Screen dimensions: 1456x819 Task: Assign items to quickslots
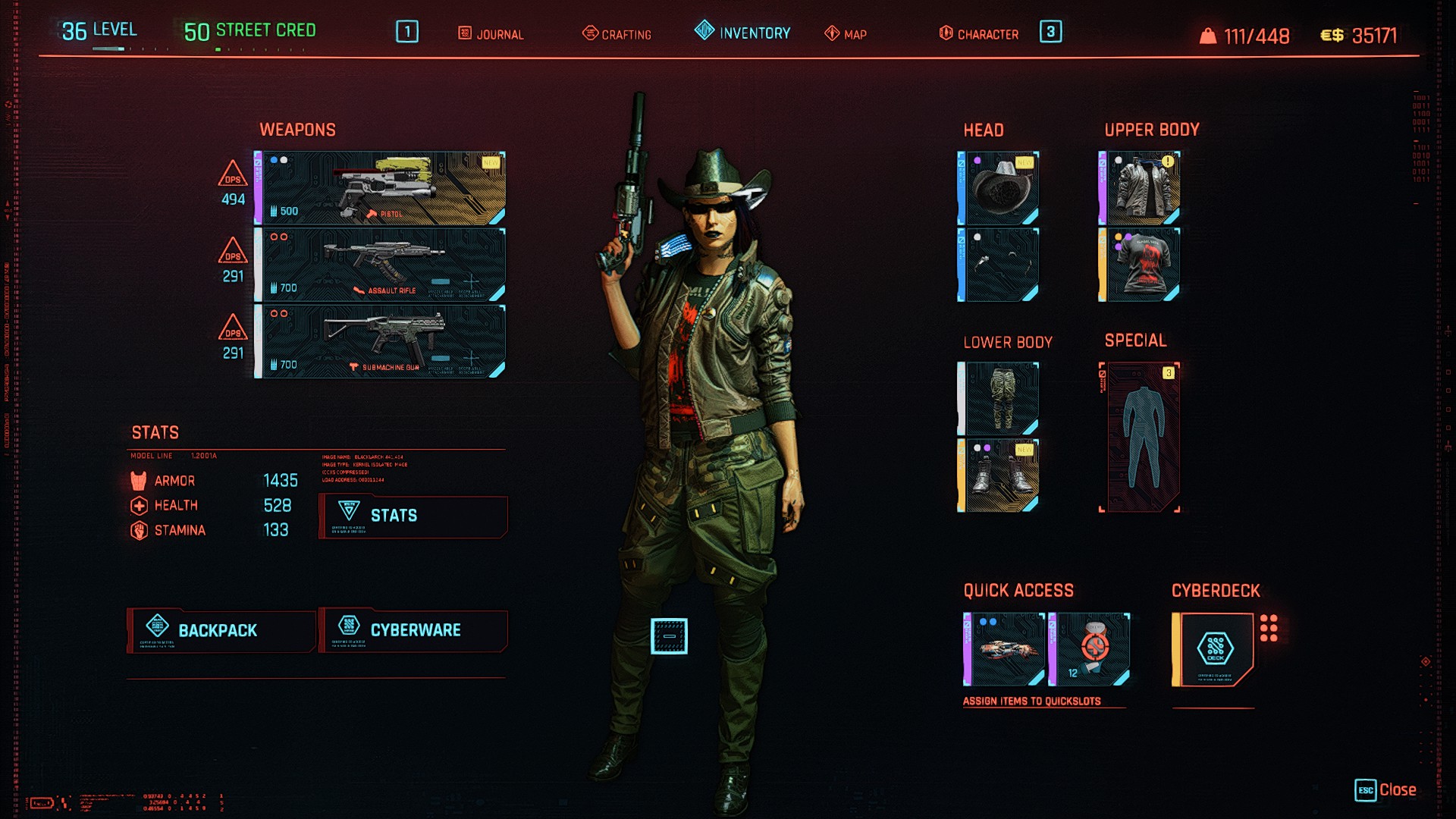click(x=1031, y=701)
